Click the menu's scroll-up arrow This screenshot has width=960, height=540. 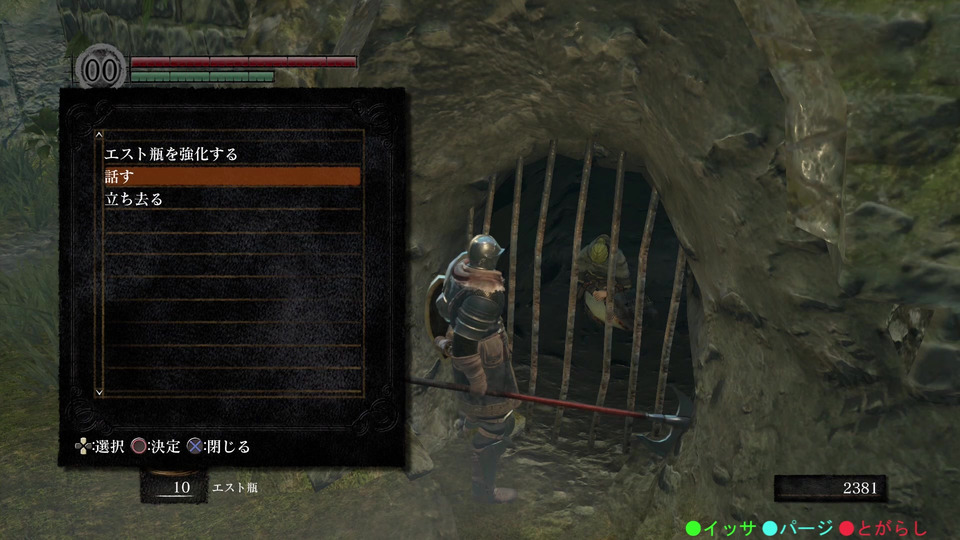tap(98, 134)
